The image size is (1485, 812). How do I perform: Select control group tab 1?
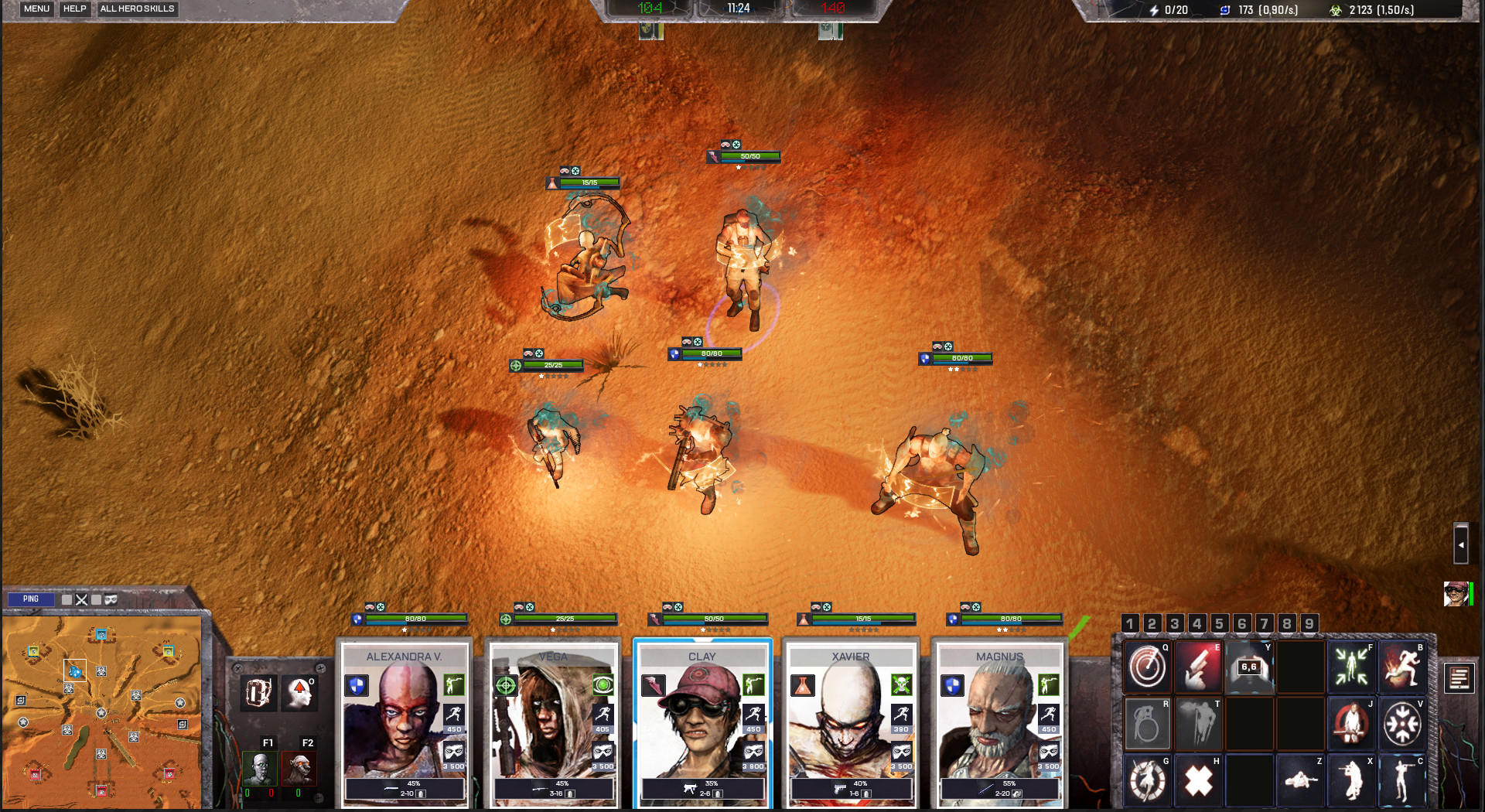[1130, 623]
